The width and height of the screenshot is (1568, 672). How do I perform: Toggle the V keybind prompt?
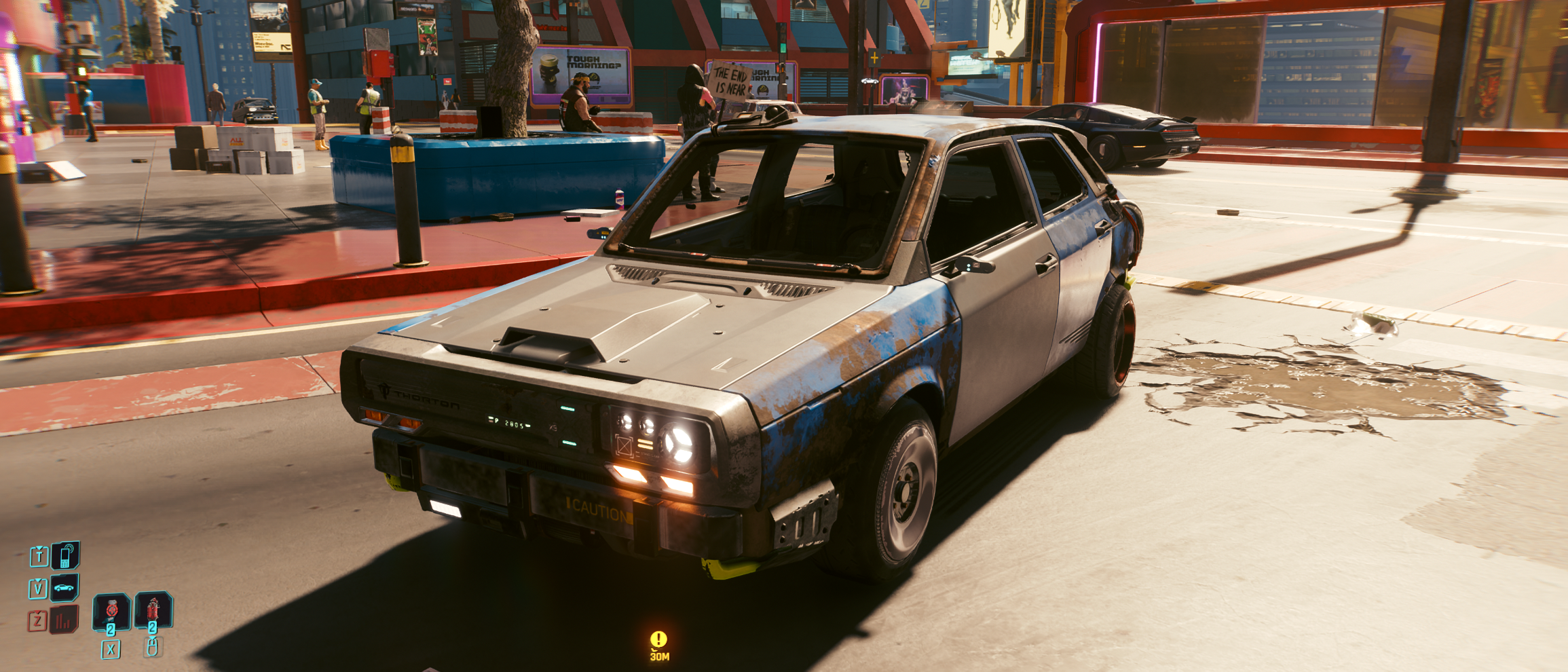(38, 589)
